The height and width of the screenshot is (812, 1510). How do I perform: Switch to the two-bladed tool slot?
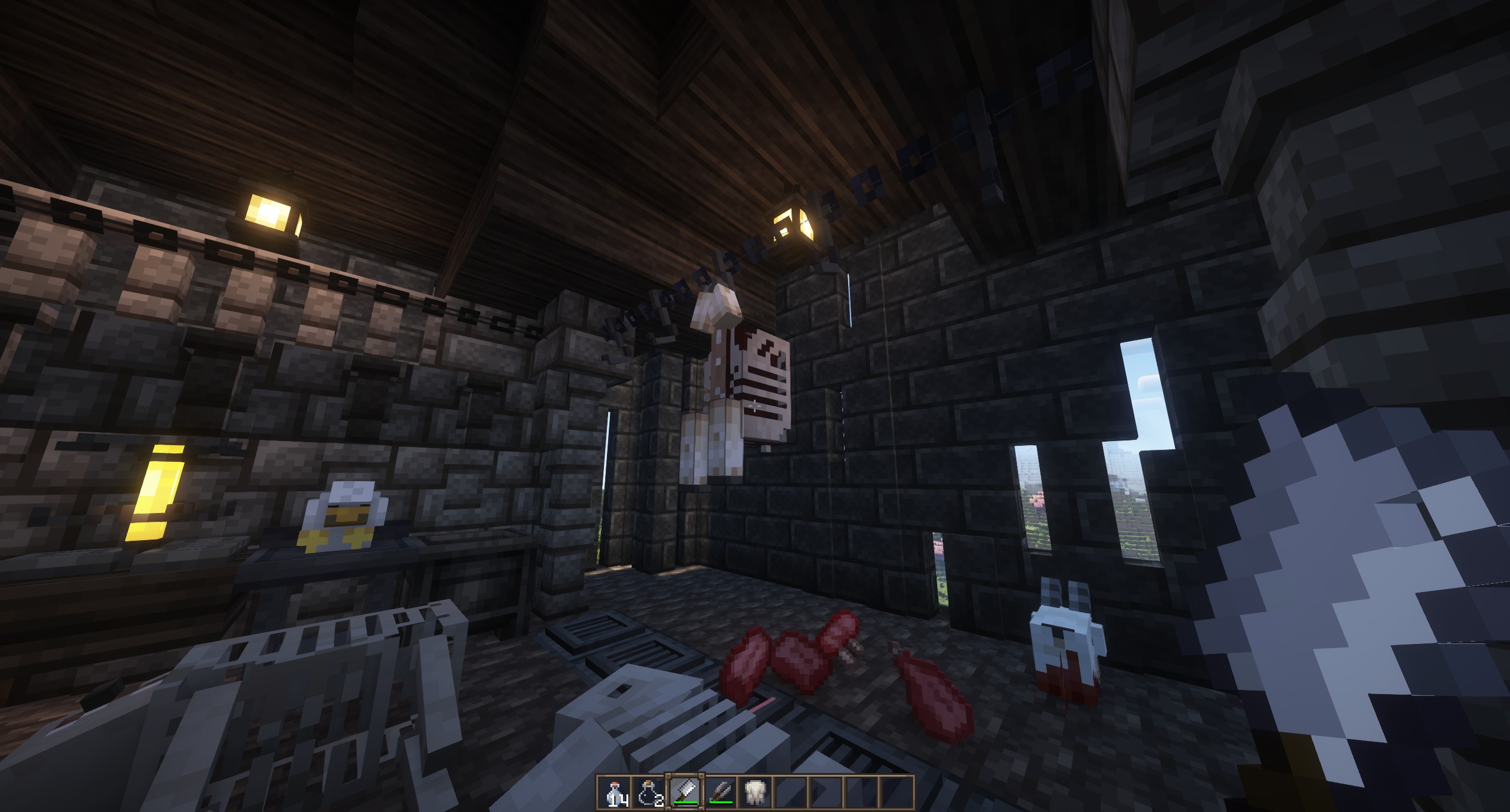720,792
